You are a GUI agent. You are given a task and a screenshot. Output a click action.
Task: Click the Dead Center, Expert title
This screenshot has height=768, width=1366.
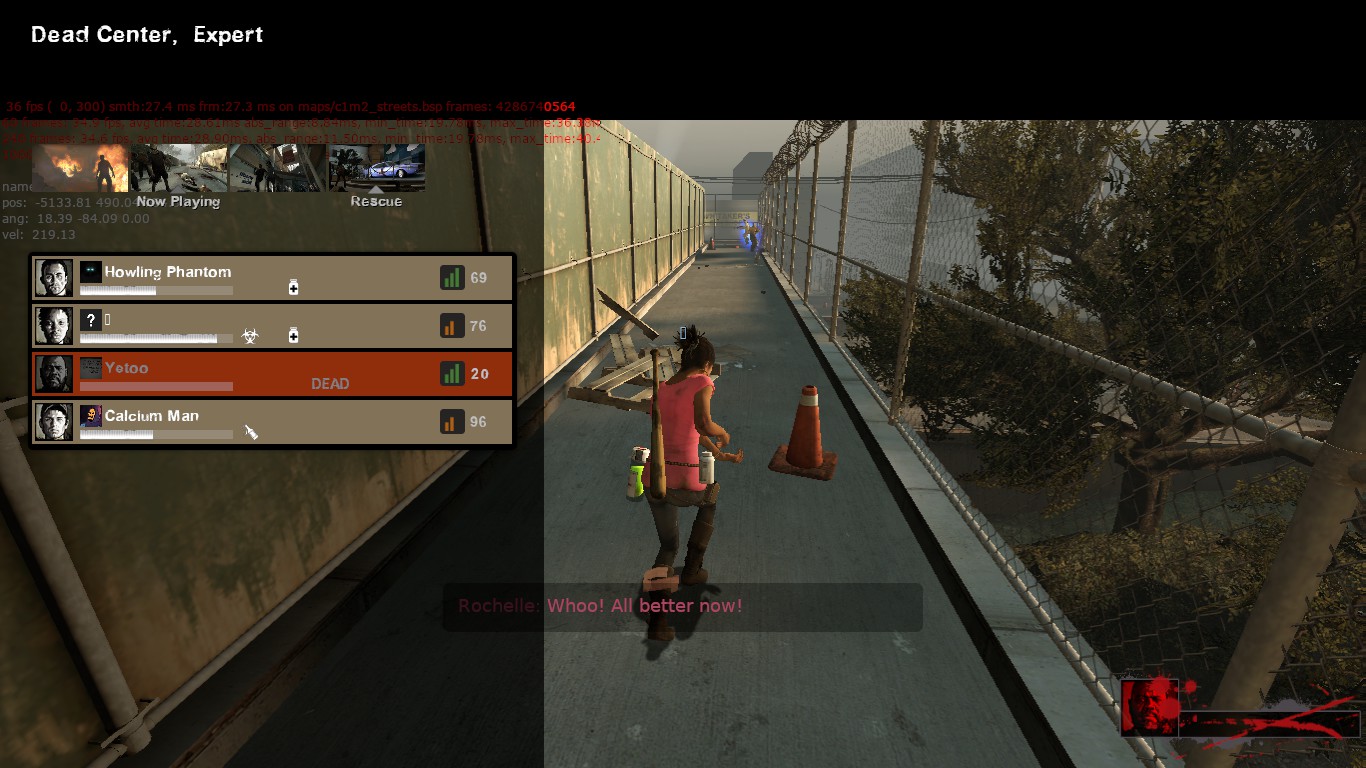(x=146, y=34)
